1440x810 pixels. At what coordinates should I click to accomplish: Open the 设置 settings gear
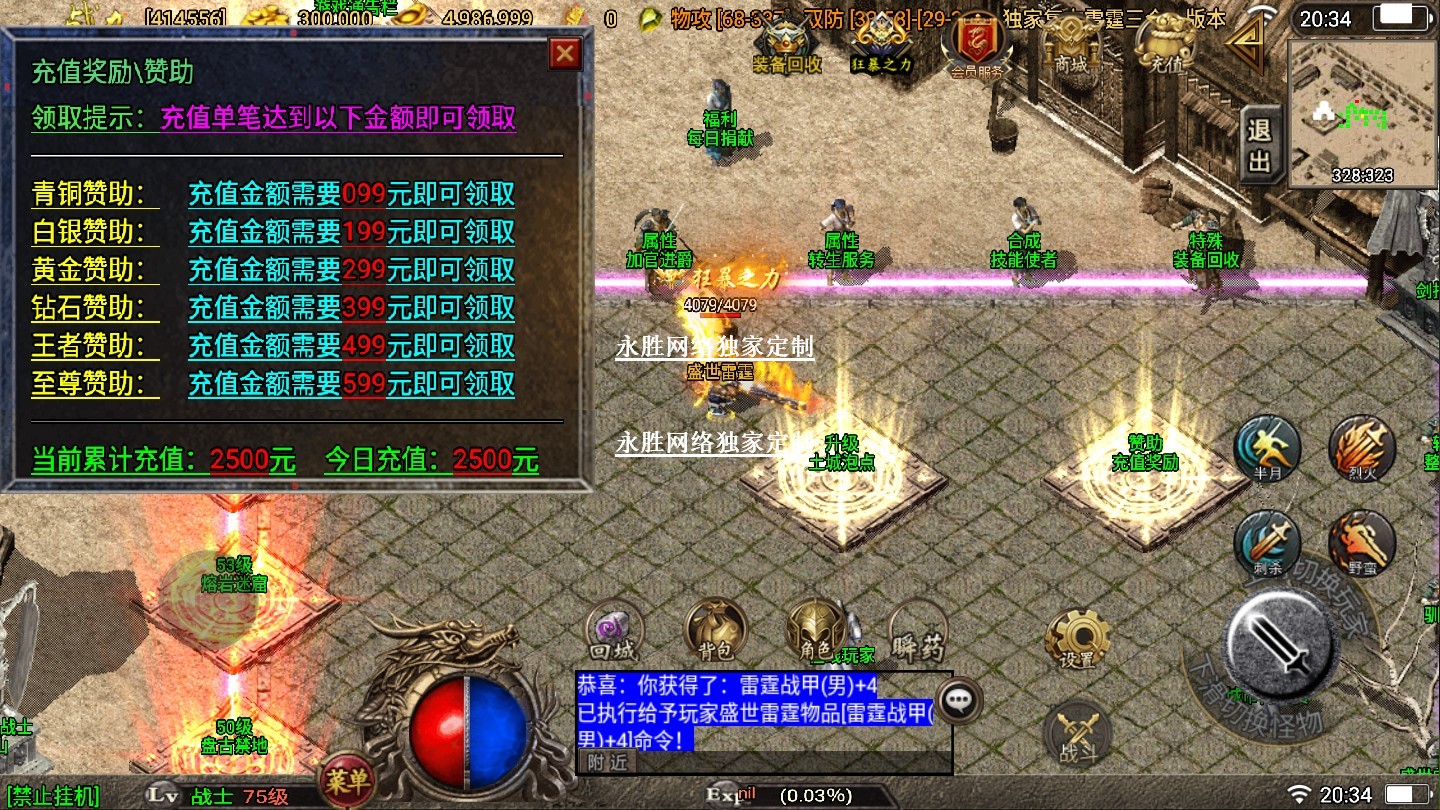[x=1076, y=638]
